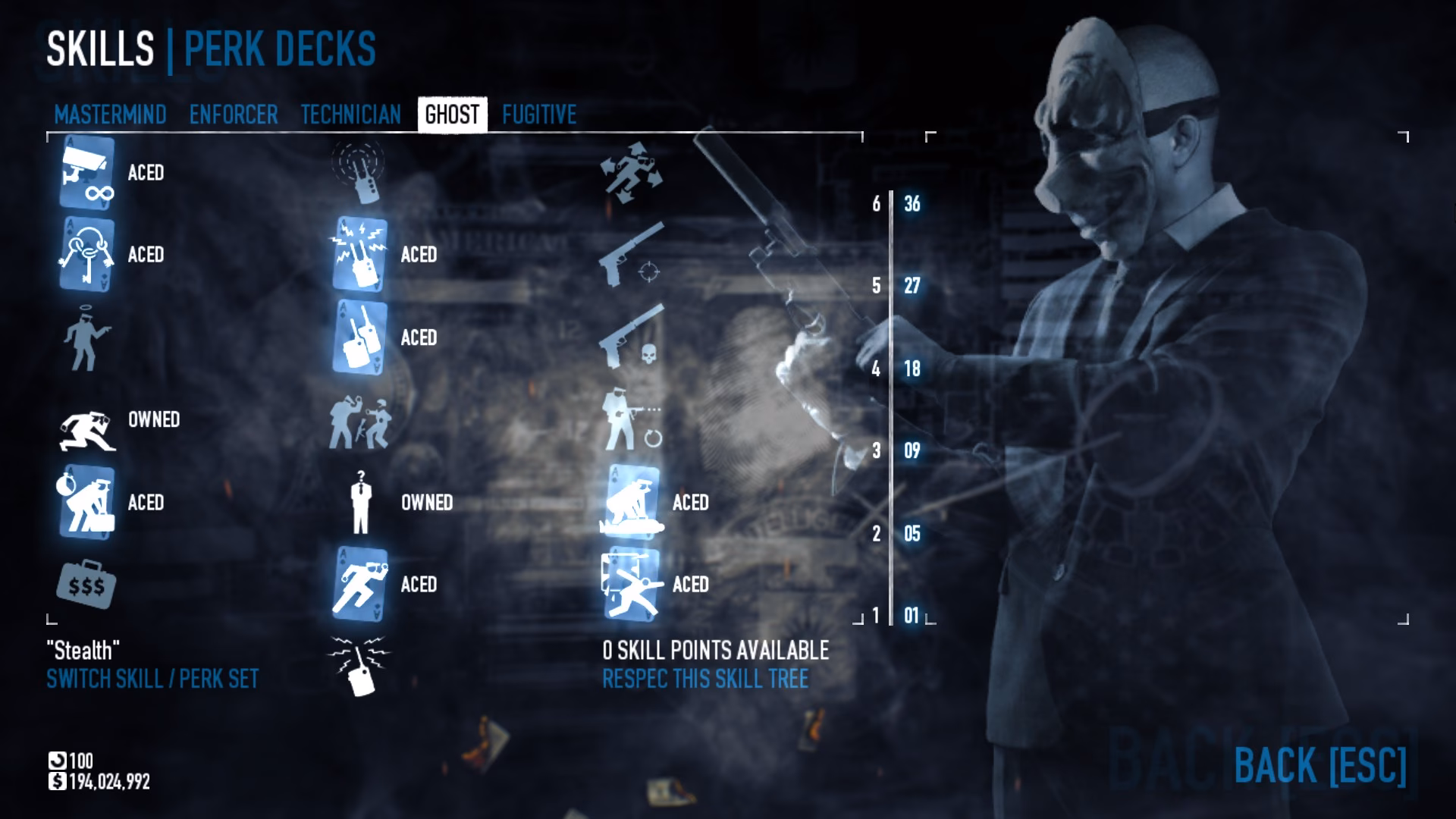Screen dimensions: 1456x819
Task: Open the ENFORCER skill tree tab
Action: [233, 115]
